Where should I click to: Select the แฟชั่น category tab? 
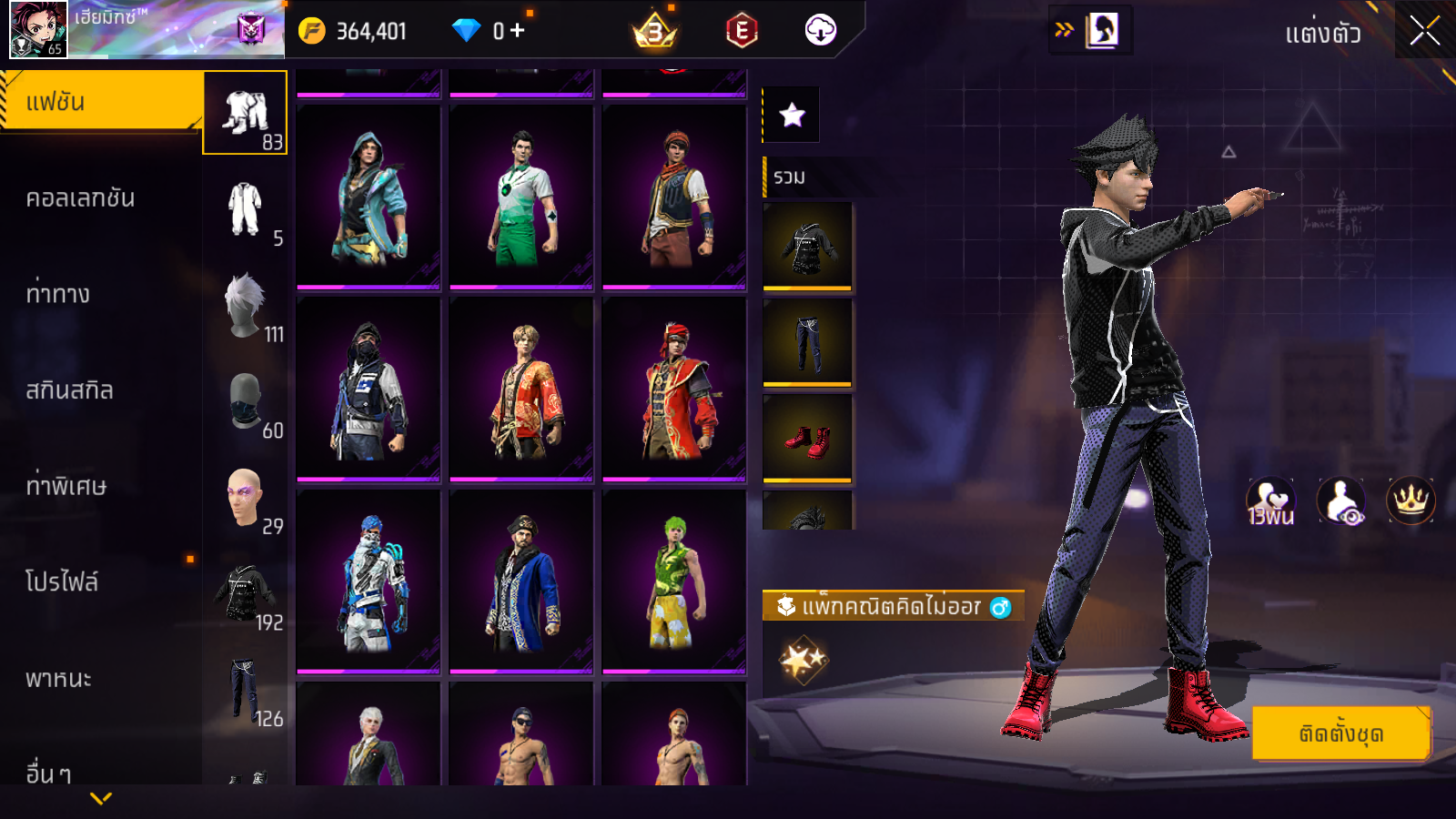click(x=100, y=102)
